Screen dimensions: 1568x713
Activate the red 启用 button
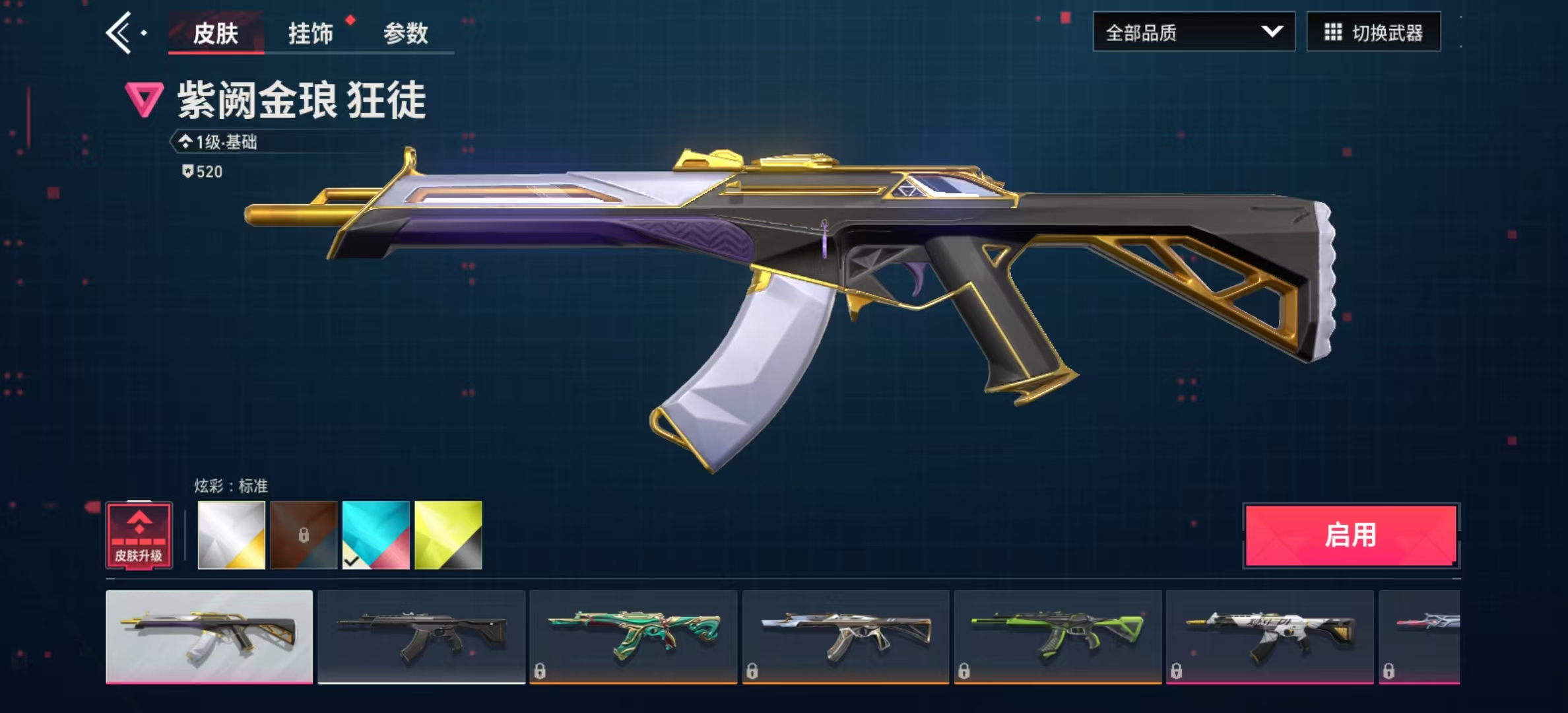(1351, 535)
